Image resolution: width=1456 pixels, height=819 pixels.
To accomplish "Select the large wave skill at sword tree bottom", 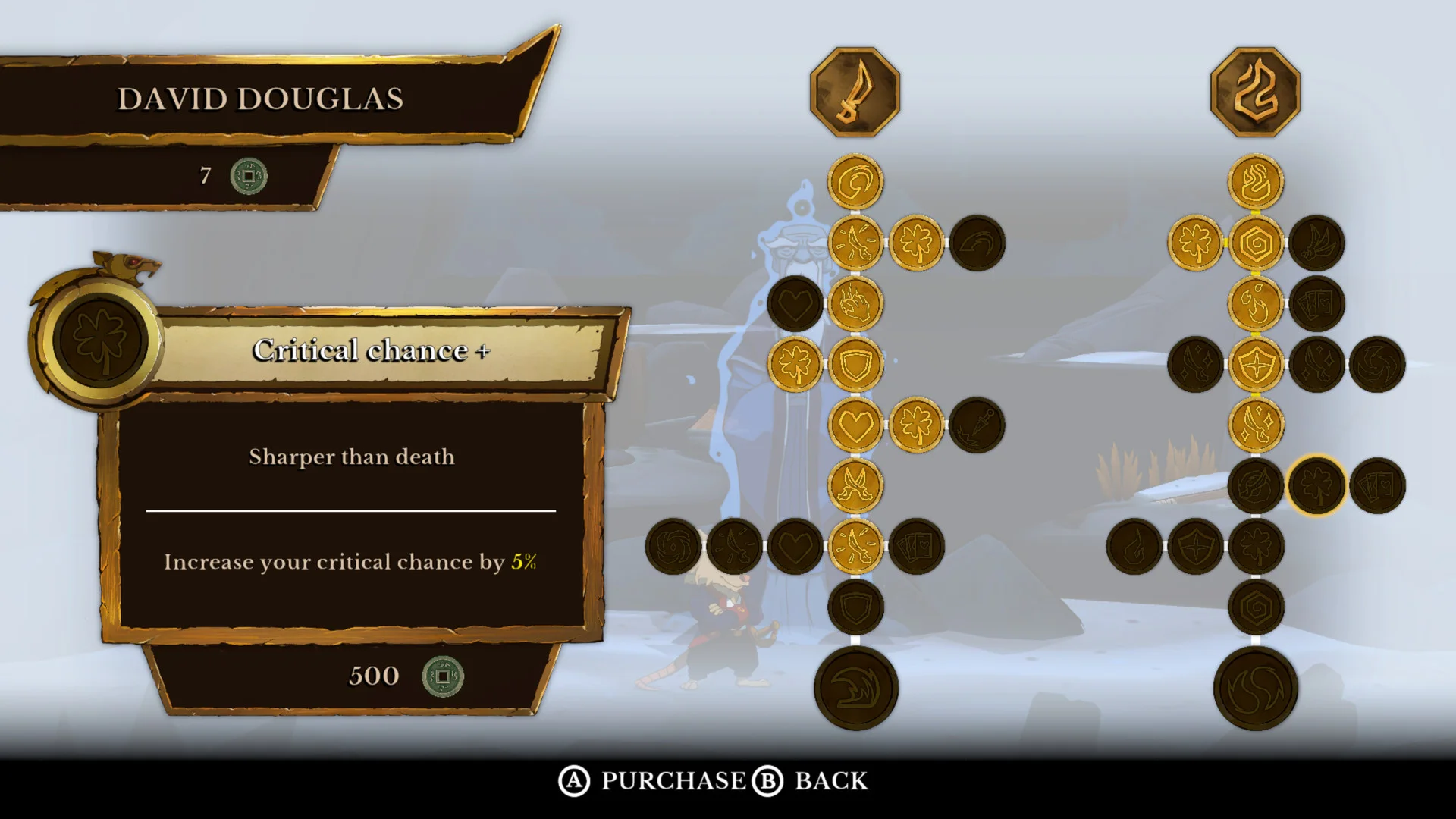I will pos(855,689).
